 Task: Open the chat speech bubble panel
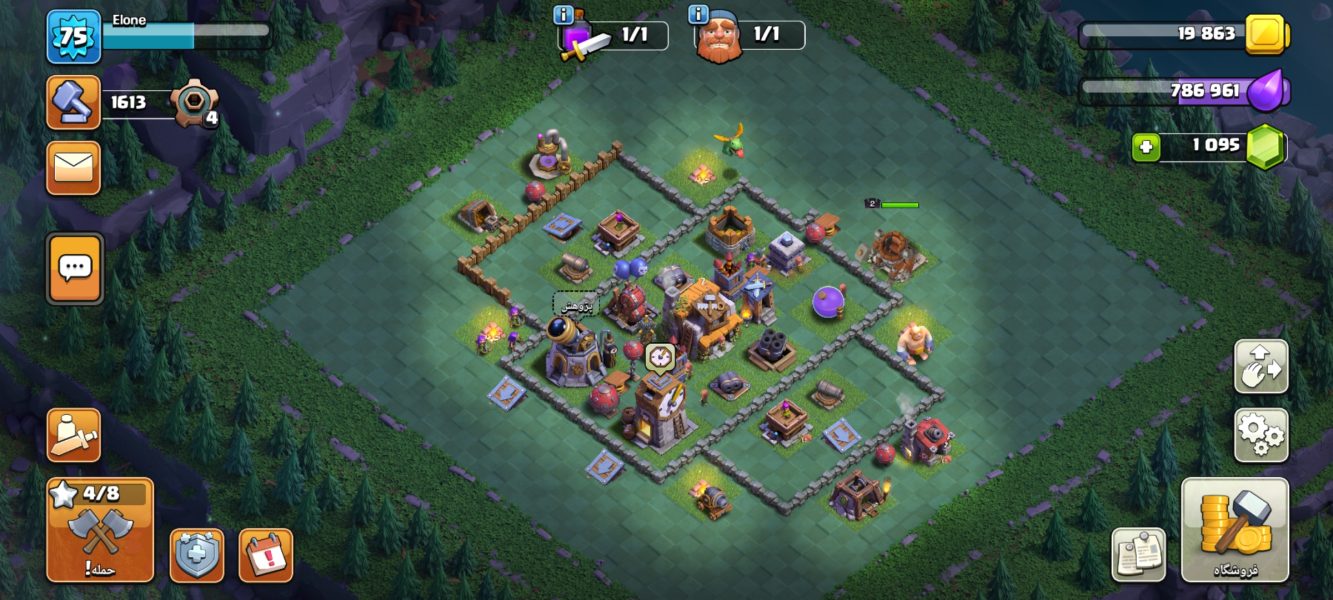click(x=75, y=268)
